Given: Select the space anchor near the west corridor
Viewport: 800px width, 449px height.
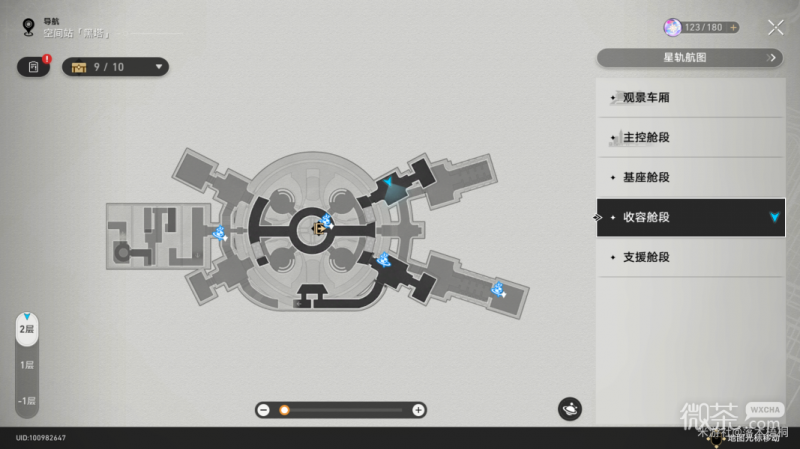Looking at the screenshot, I should click(x=219, y=233).
